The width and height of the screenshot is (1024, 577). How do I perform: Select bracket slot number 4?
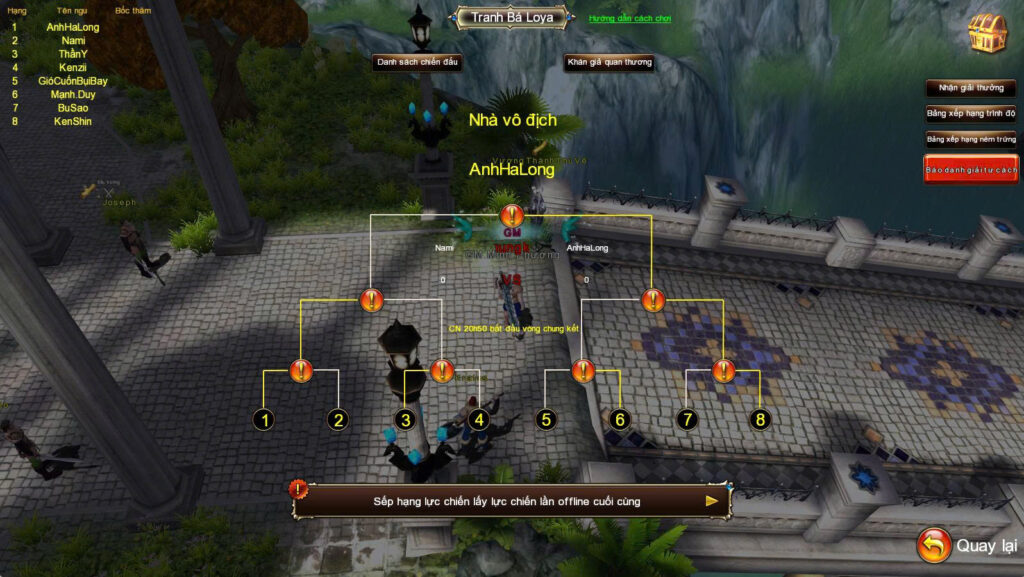pos(479,420)
